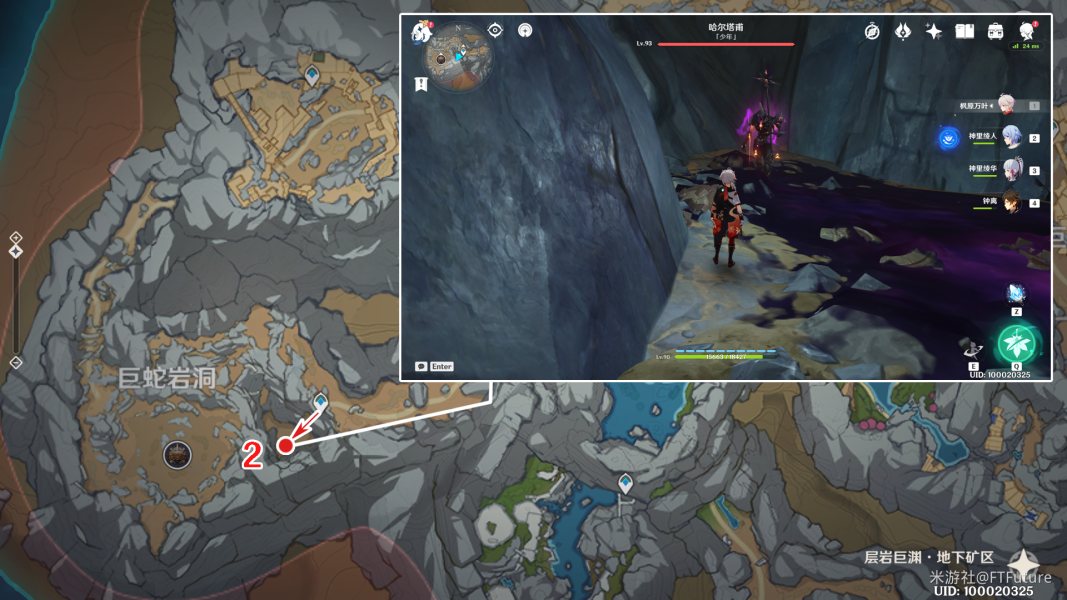Use the elemental skill icon
This screenshot has height=600, width=1067.
tap(972, 349)
